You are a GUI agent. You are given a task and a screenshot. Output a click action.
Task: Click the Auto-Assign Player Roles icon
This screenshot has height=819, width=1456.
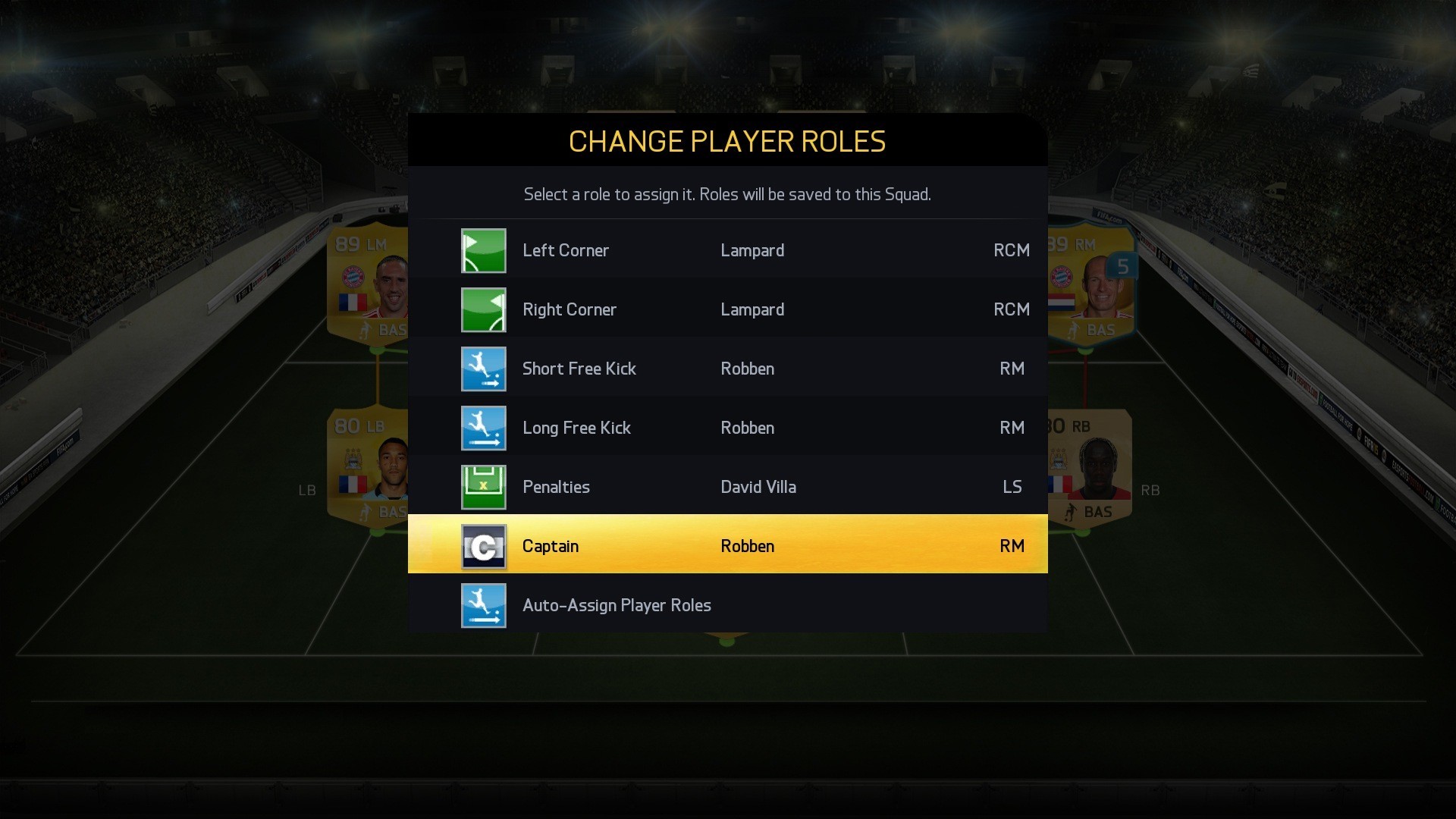click(484, 605)
